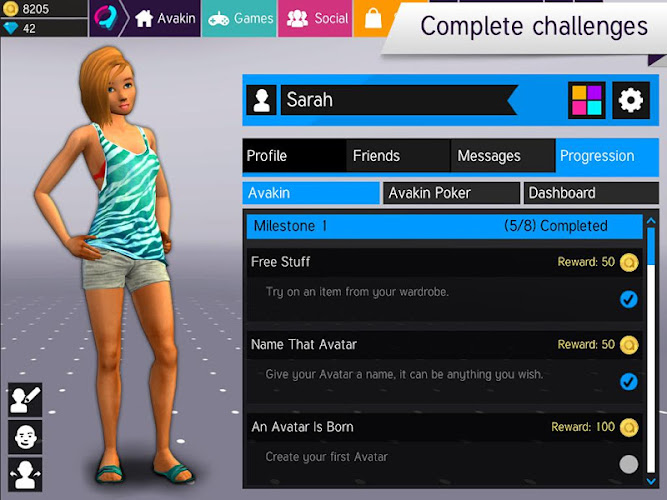
Task: Open the avatar face icon
Action: [24, 437]
